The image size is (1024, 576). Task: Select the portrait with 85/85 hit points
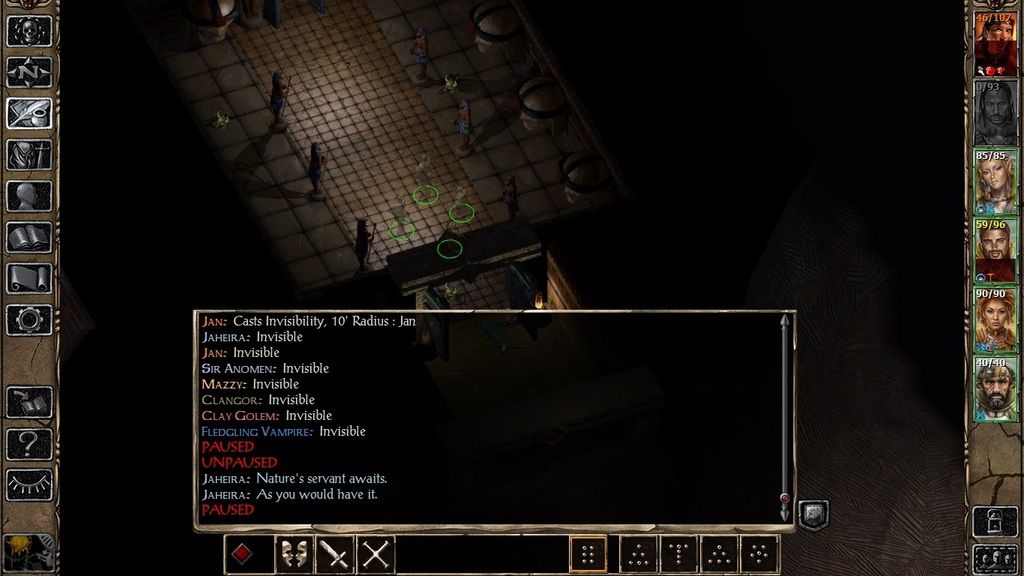[995, 182]
